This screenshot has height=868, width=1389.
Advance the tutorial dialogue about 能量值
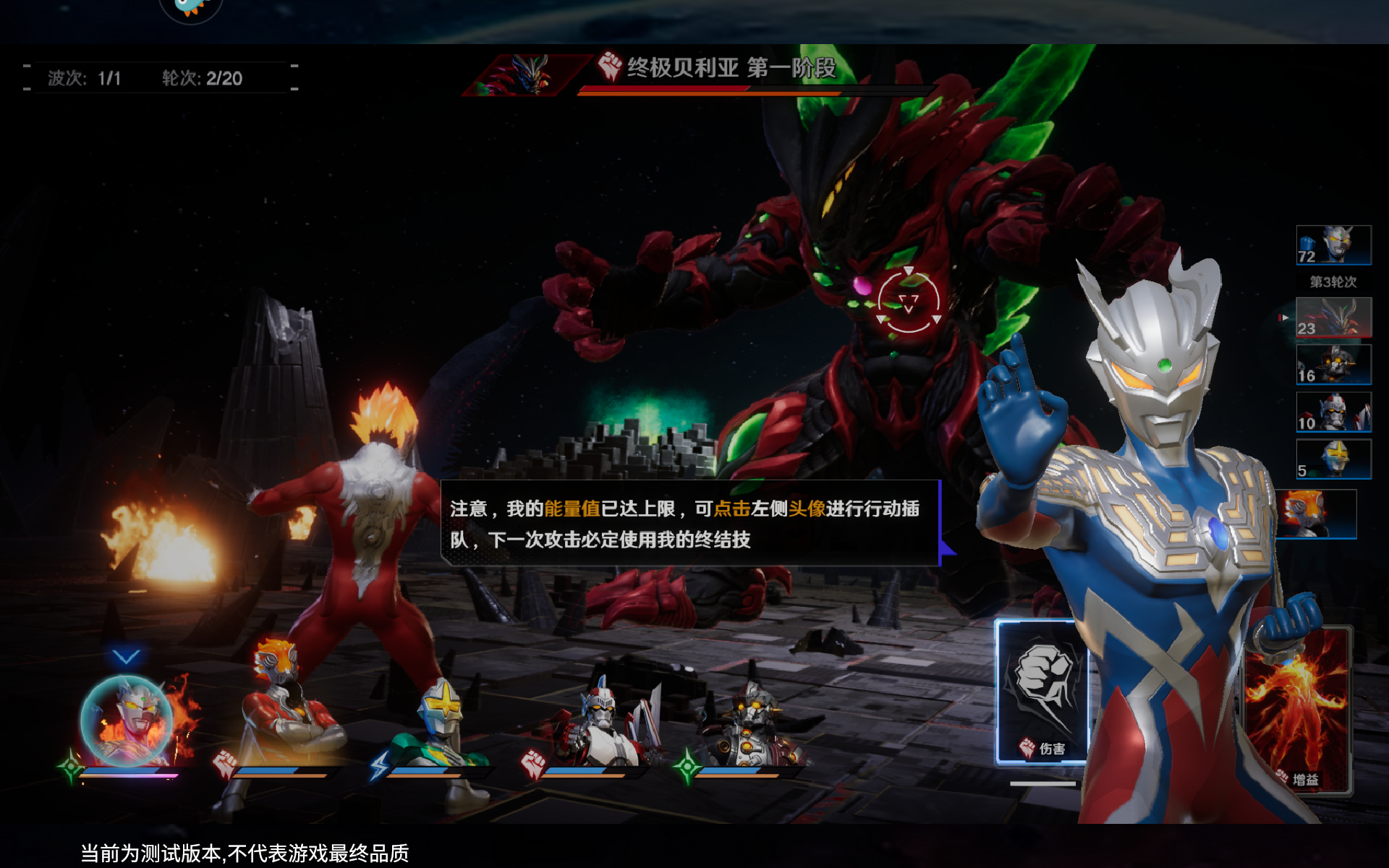tap(689, 523)
